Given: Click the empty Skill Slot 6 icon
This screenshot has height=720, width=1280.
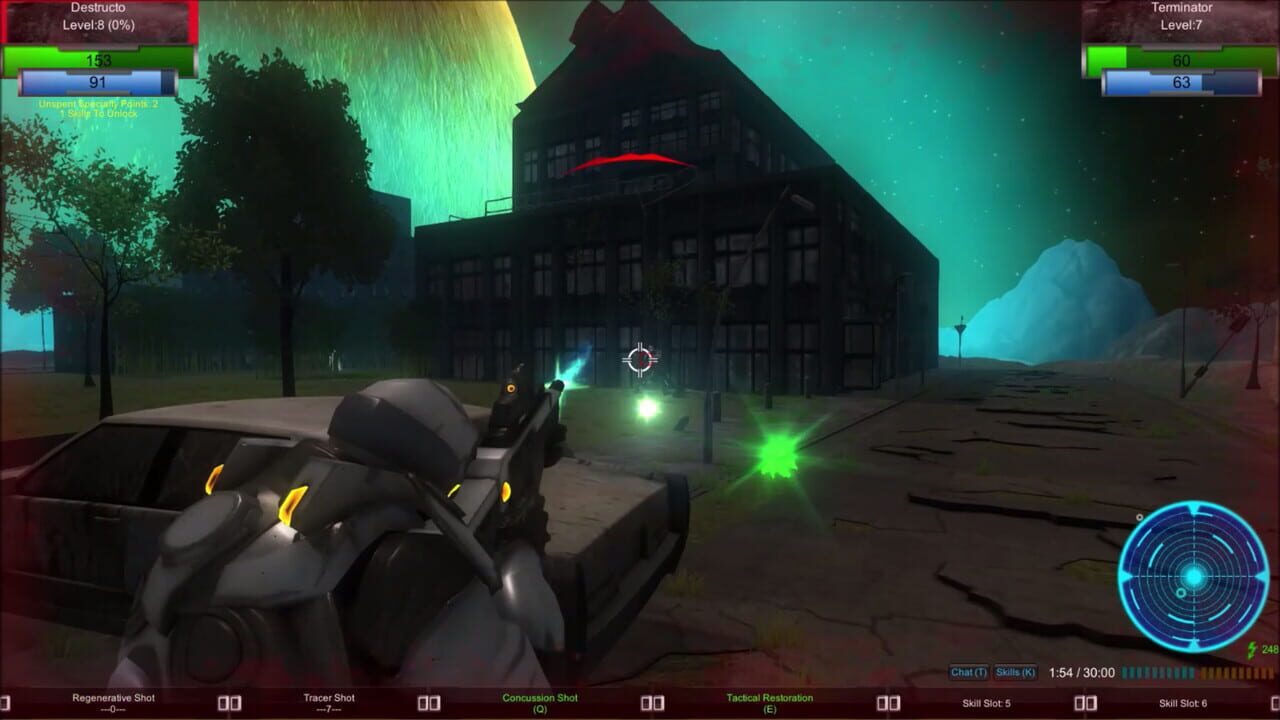Looking at the screenshot, I should (x=1185, y=701).
